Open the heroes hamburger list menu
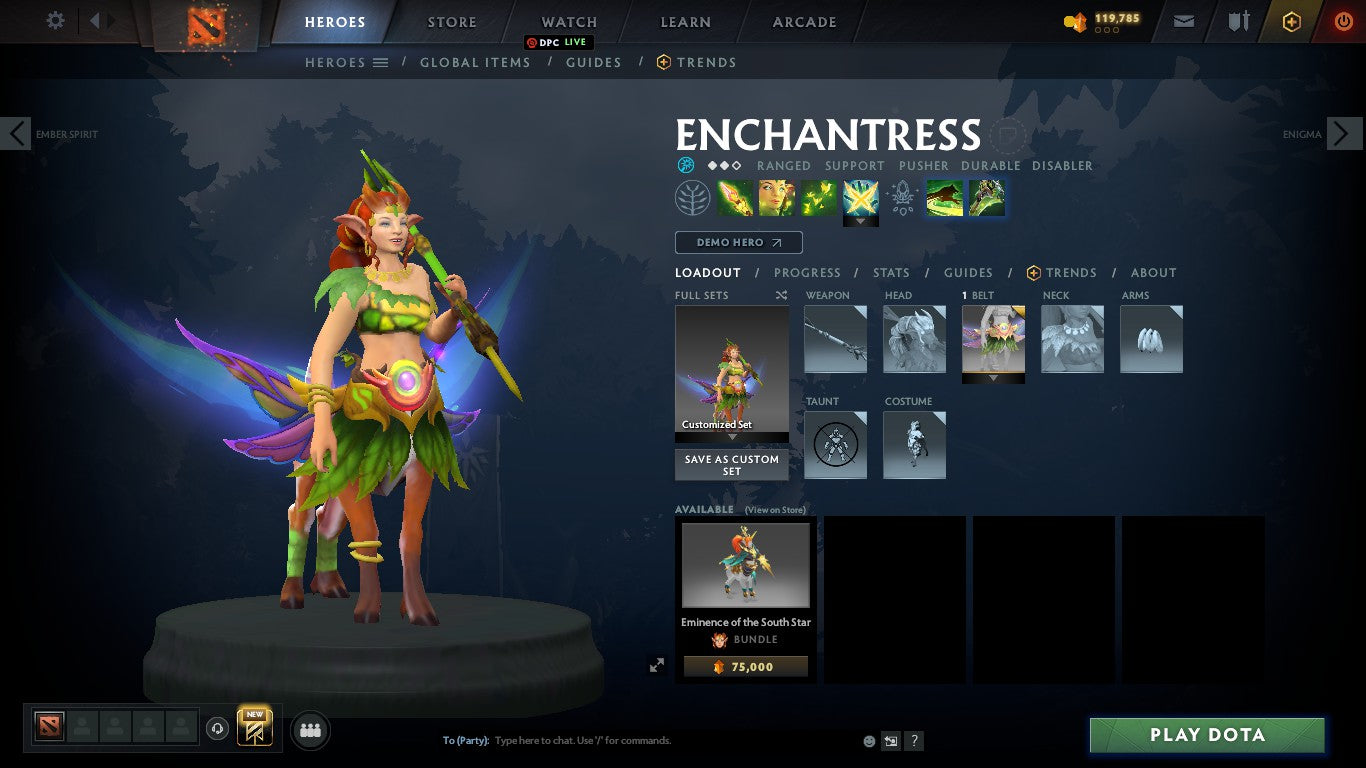Viewport: 1366px width, 768px height. (379, 62)
